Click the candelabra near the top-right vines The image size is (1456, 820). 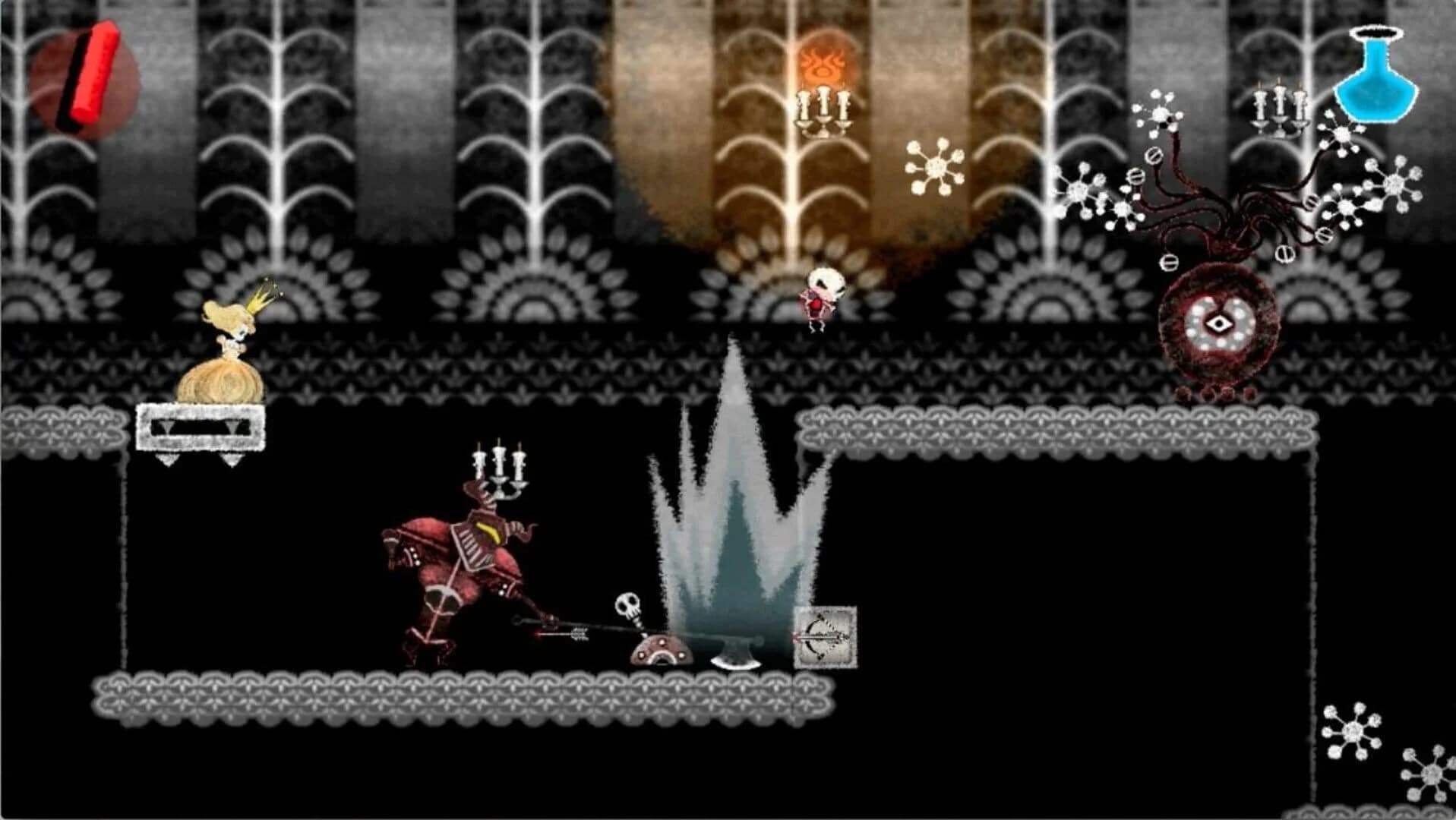pyautogui.click(x=1279, y=106)
